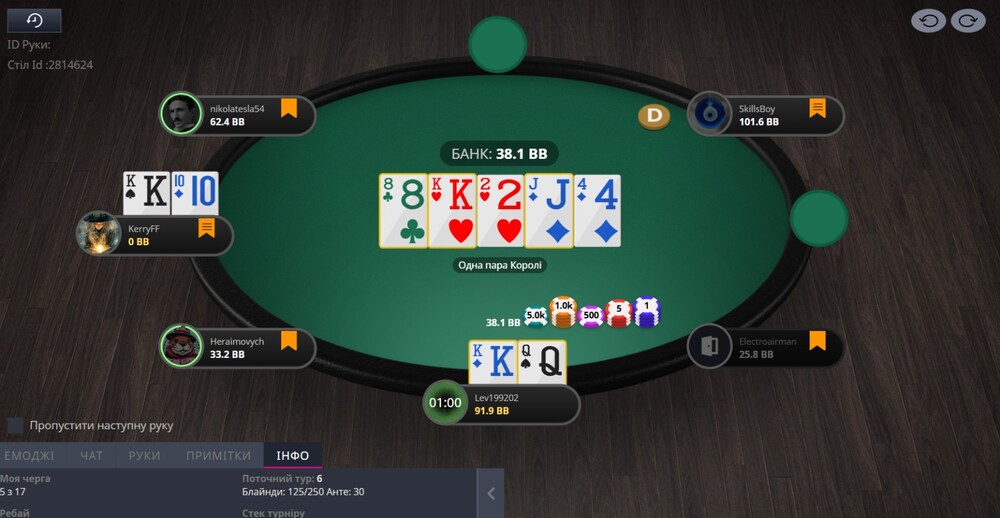Image resolution: width=1000 pixels, height=518 pixels.
Task: Open Heraimovych's orange bookmark note
Action: coord(289,341)
